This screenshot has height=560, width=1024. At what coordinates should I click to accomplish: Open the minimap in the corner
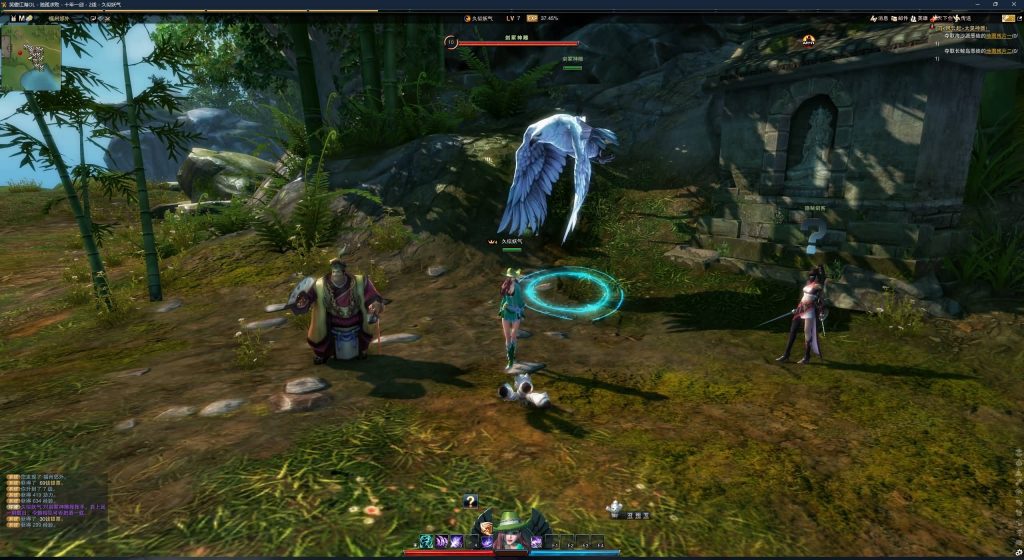[x=31, y=58]
